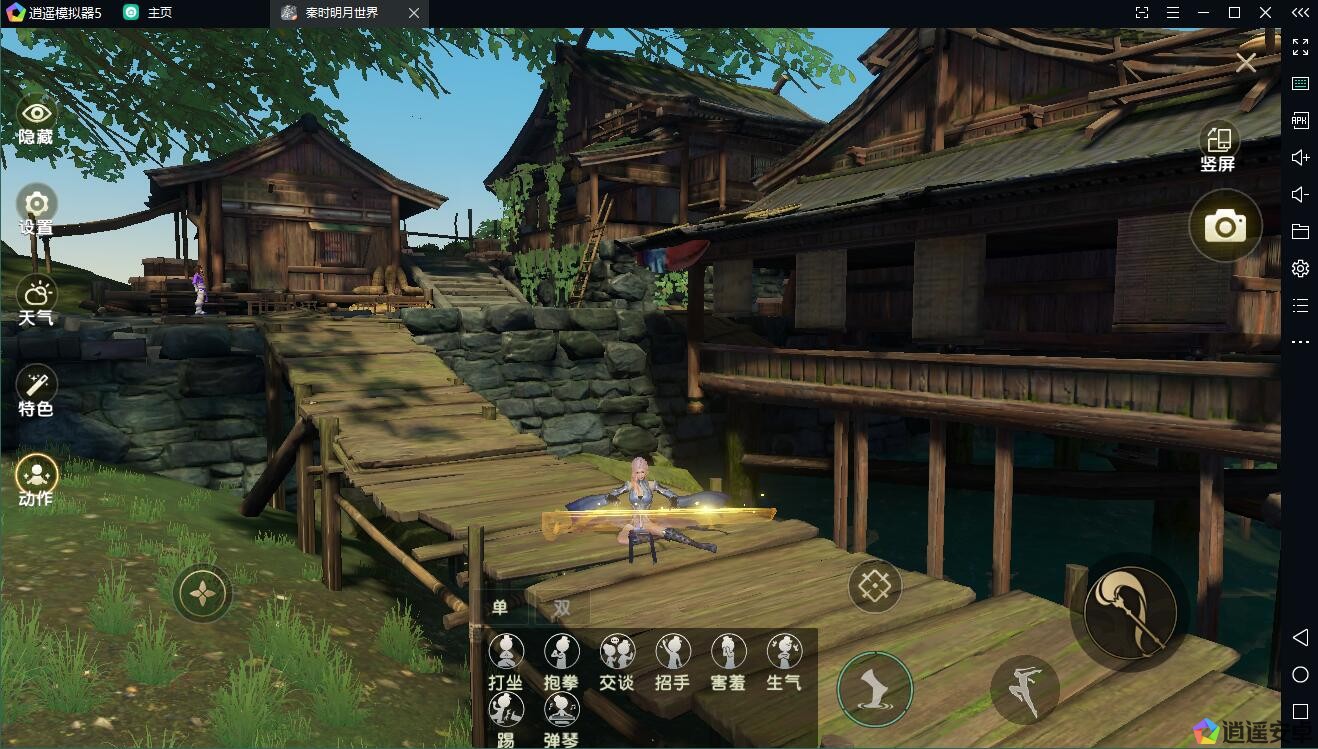Choose the 弹琴 play zither emote

561,719
